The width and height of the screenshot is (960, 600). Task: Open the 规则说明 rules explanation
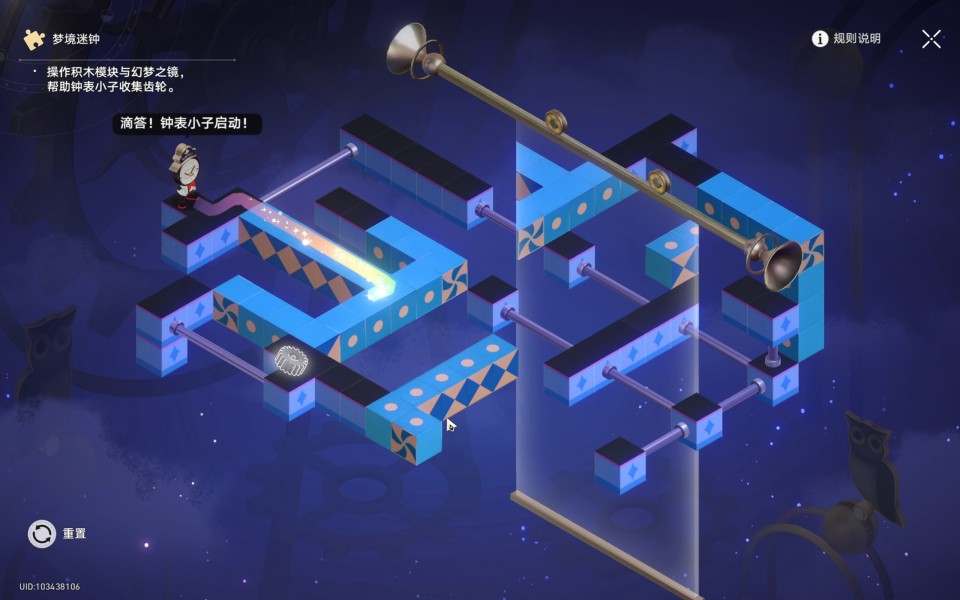tap(846, 39)
